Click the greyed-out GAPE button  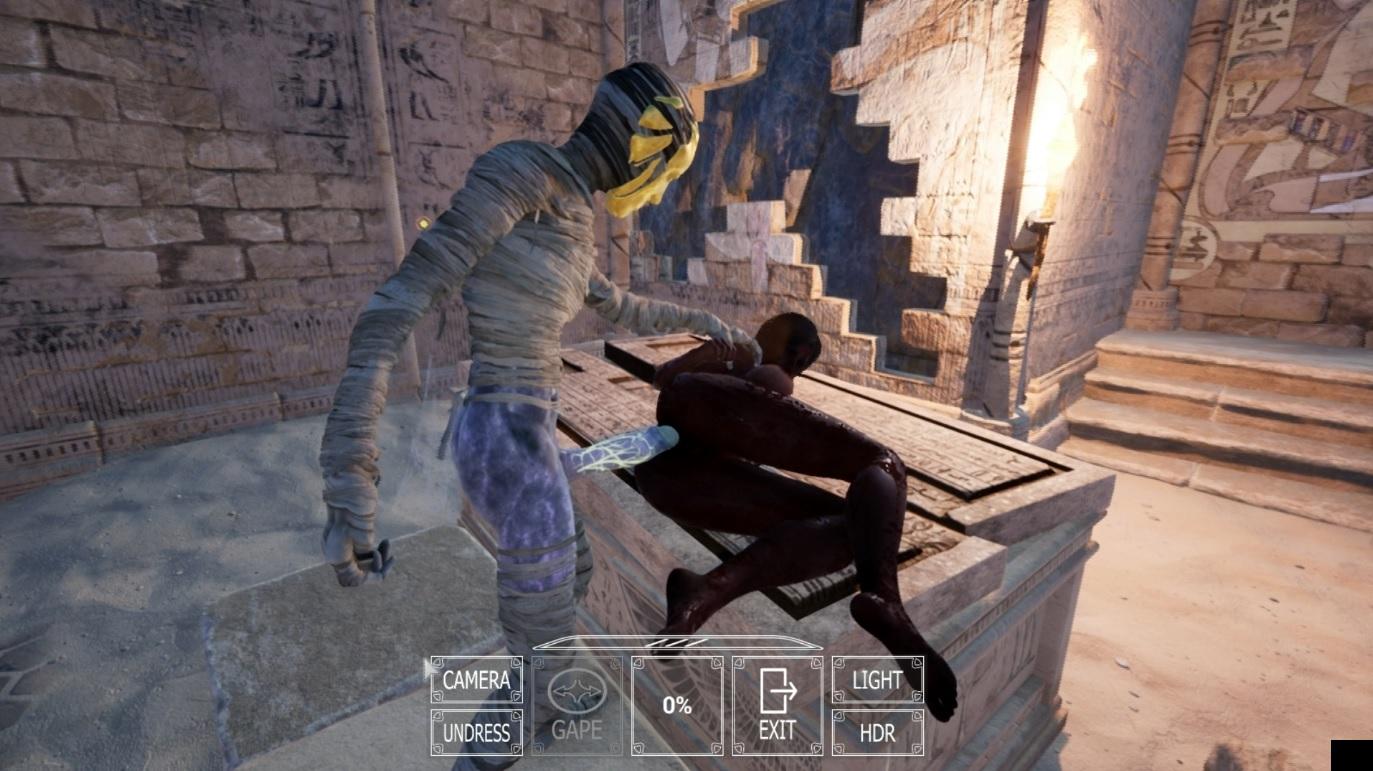(x=577, y=706)
